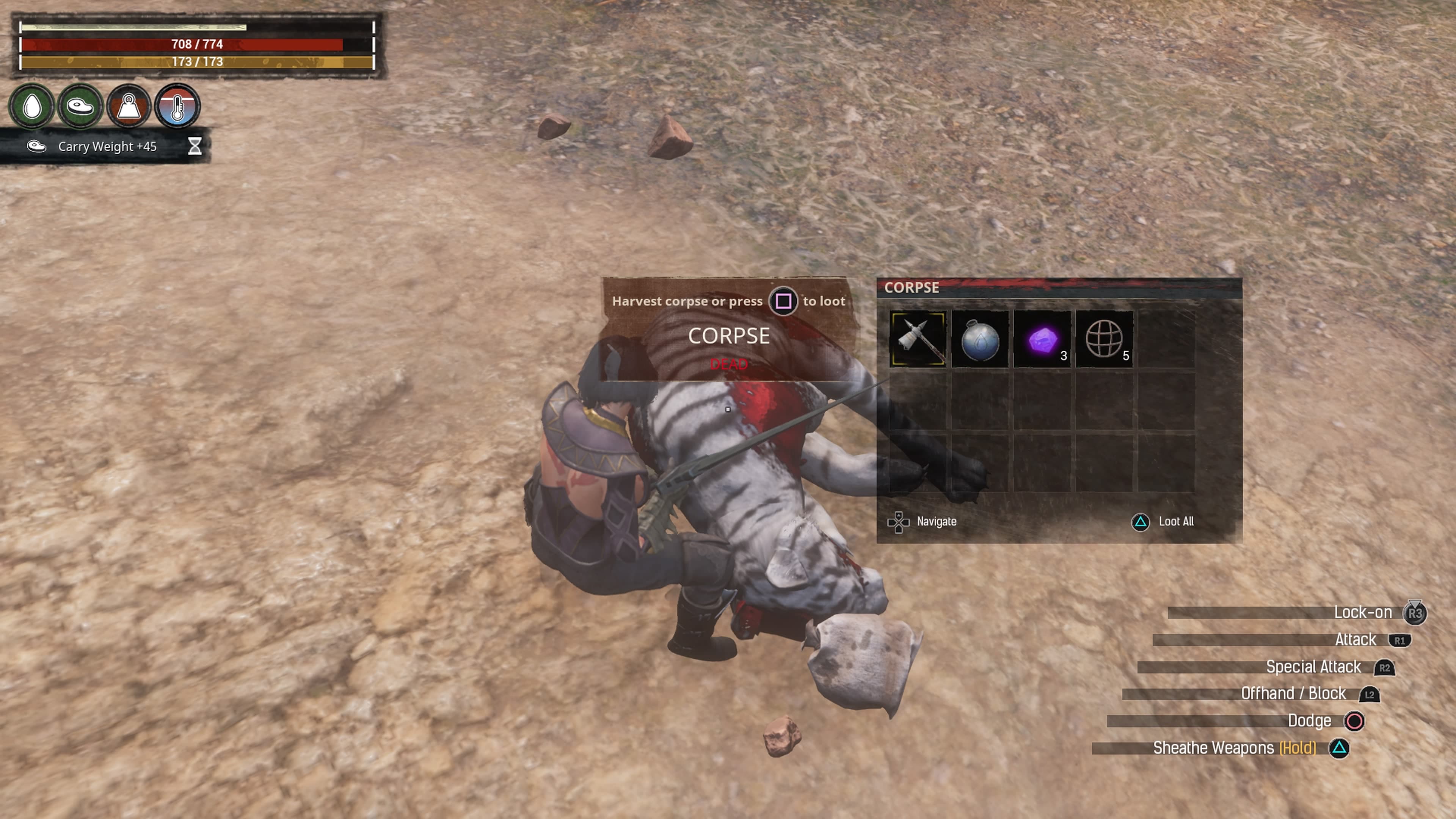Open the encumbrance weight status icon
This screenshot has width=1456, height=819.
[129, 106]
